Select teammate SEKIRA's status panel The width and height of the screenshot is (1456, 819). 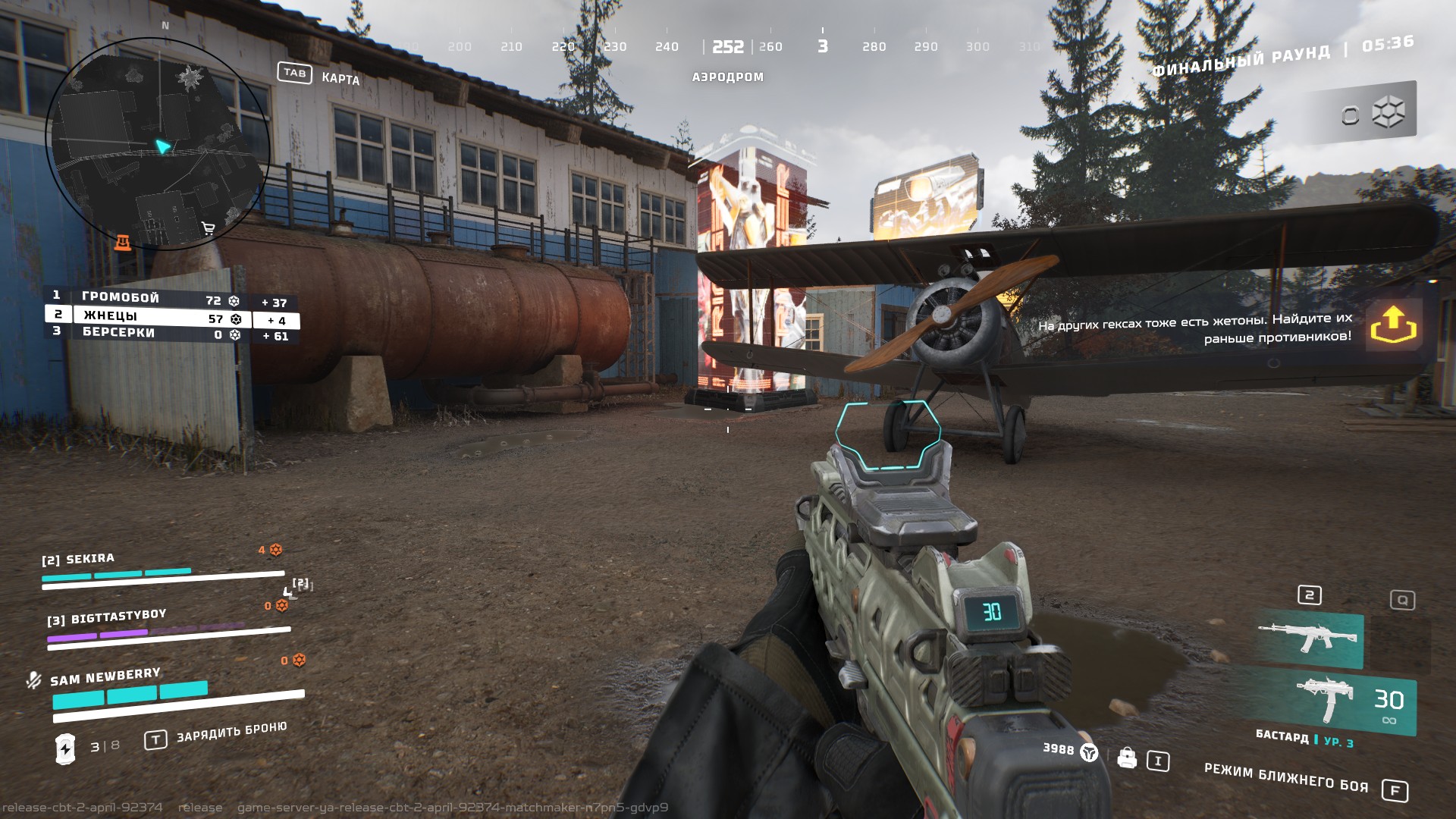162,569
